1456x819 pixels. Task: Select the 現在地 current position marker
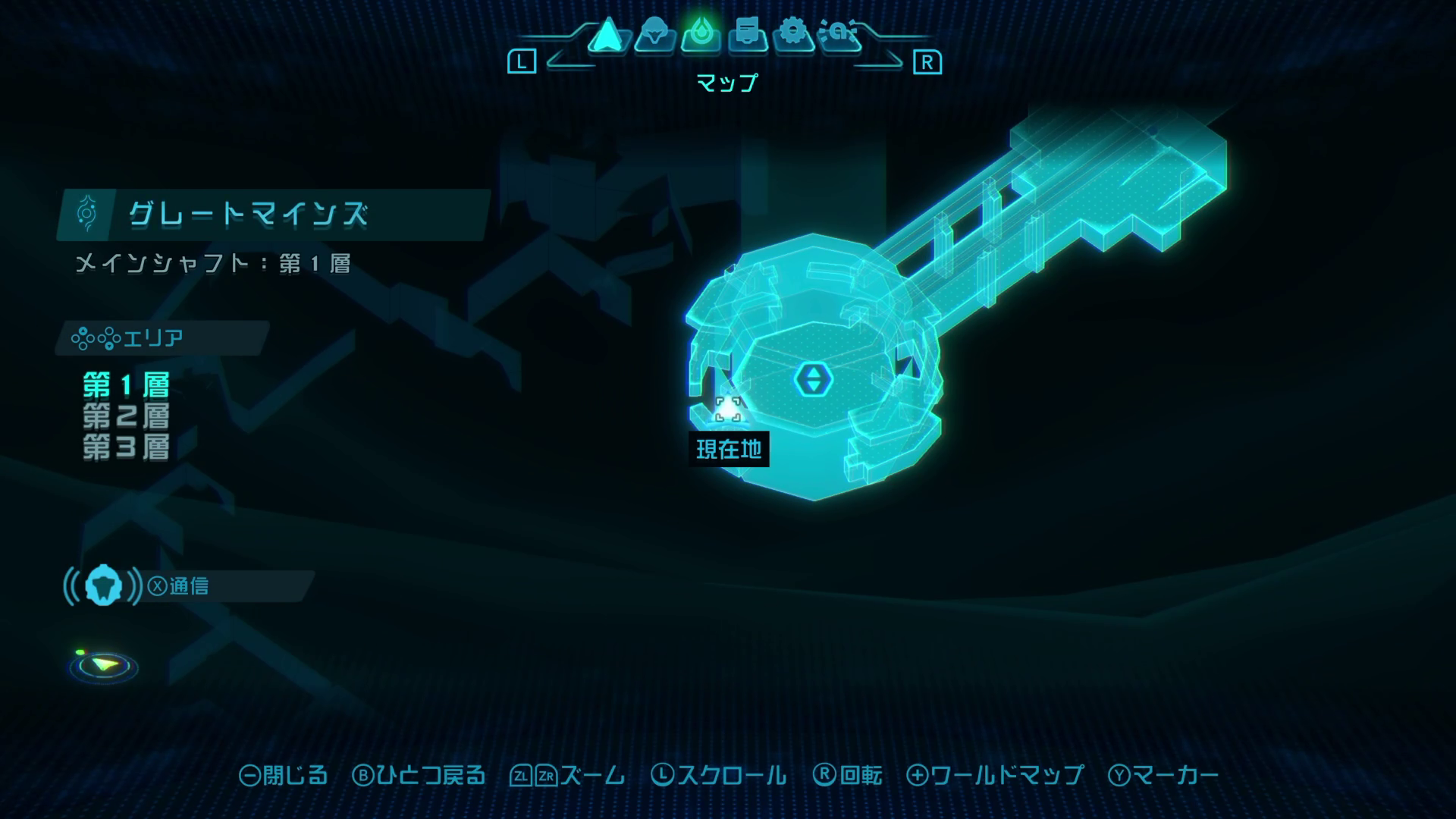728,410
